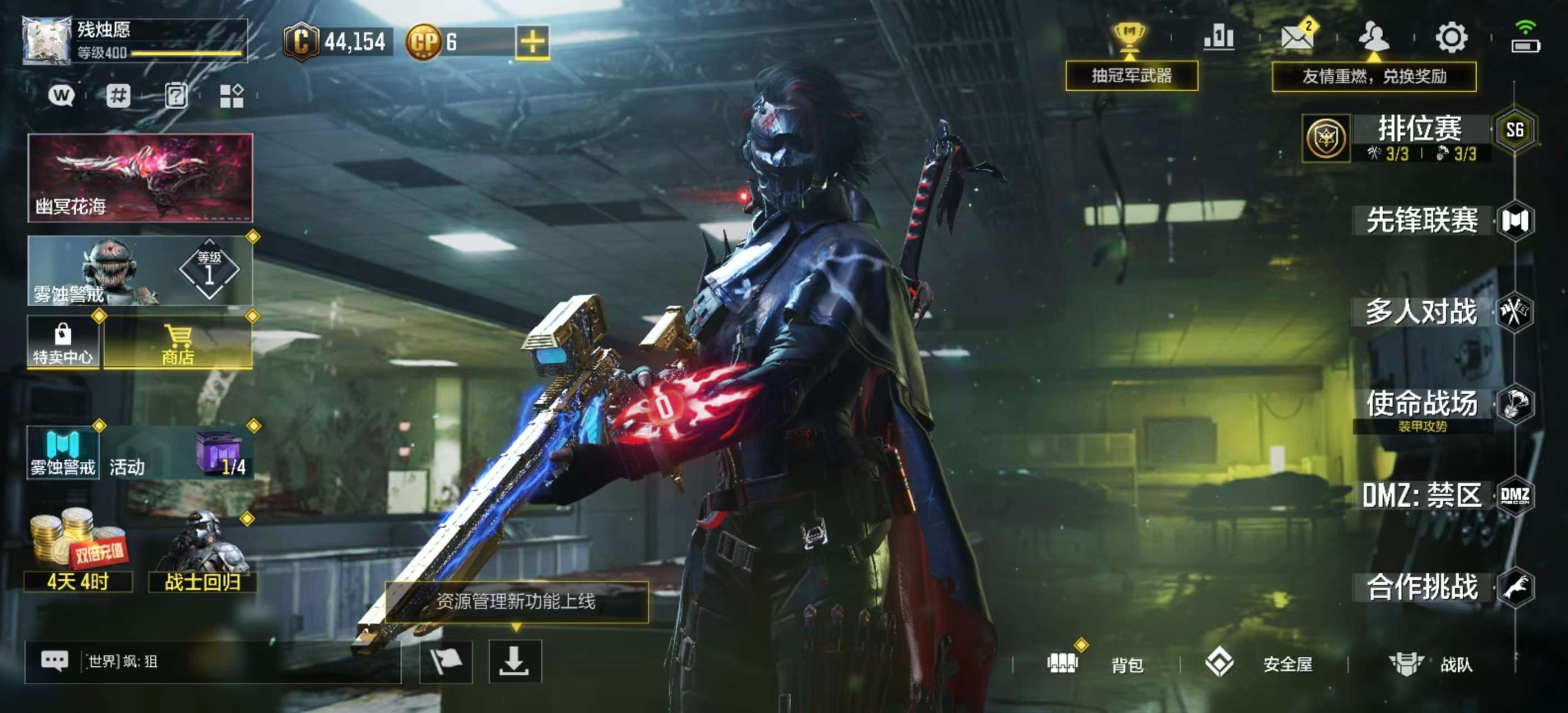Select 先锋联赛 mode
Image resolution: width=1568 pixels, height=713 pixels.
(1422, 221)
